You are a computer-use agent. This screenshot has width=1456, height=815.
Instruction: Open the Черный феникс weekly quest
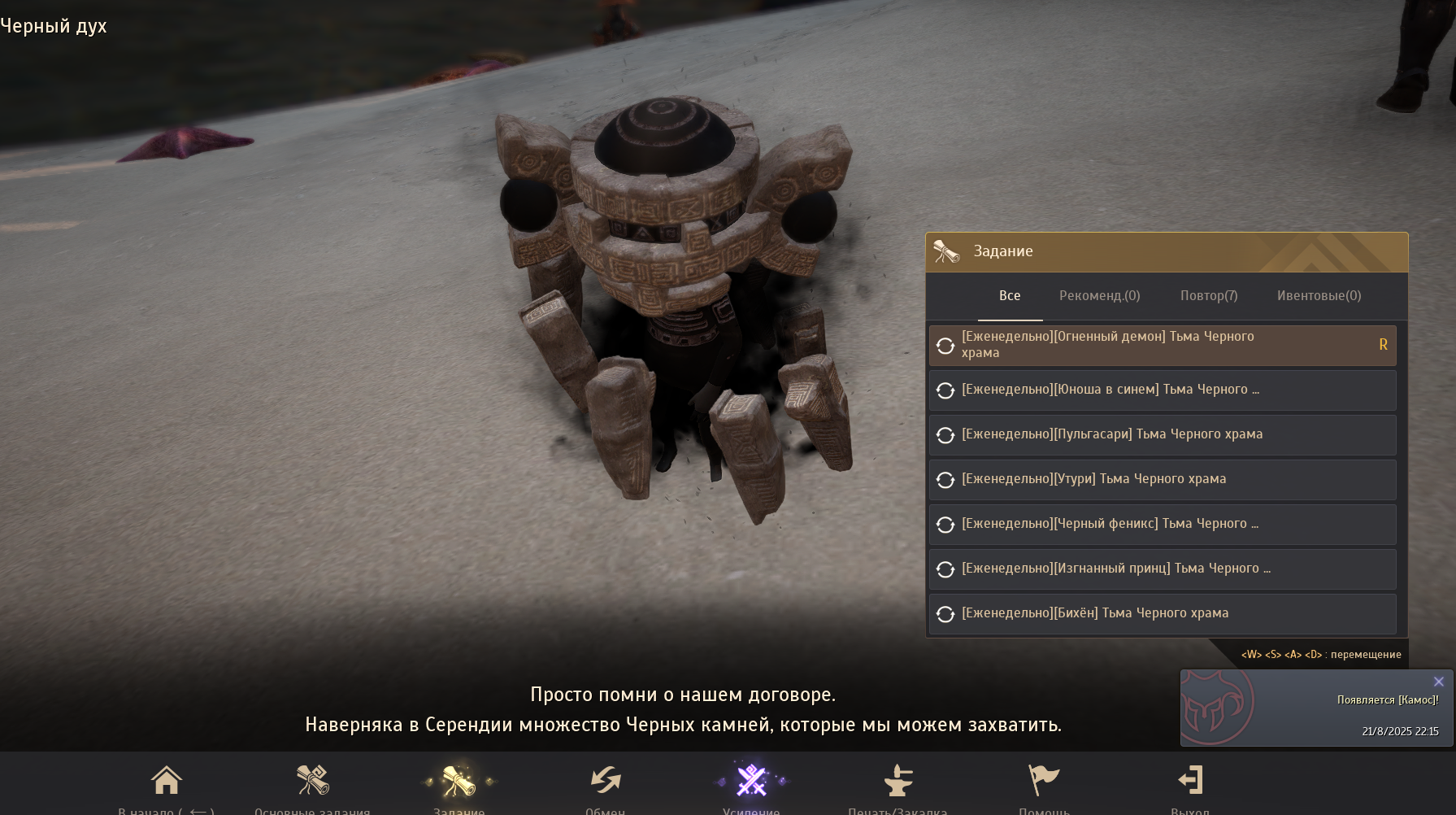[x=1163, y=524]
